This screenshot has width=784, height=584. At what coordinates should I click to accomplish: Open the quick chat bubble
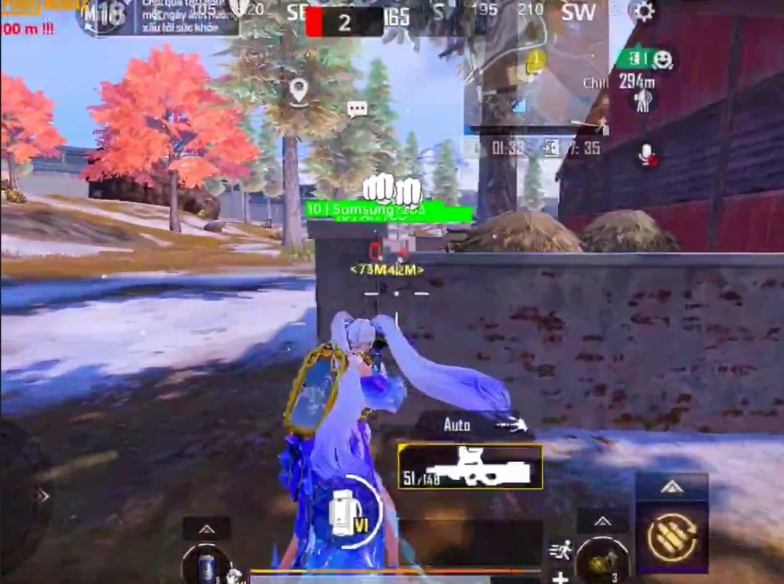click(357, 109)
